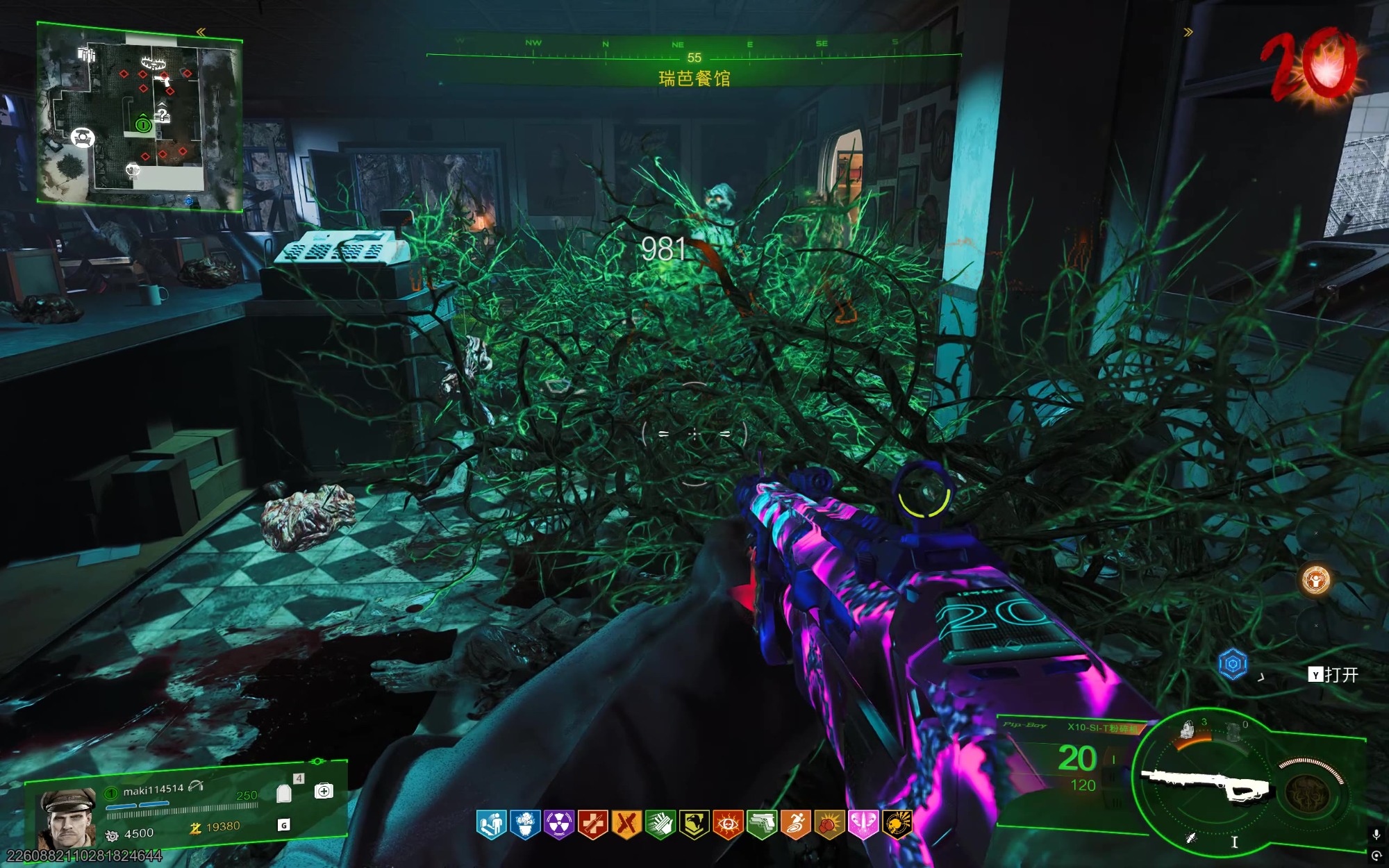Select the bear trap marker on the minimap
Image resolution: width=1389 pixels, height=868 pixels.
(153, 63)
